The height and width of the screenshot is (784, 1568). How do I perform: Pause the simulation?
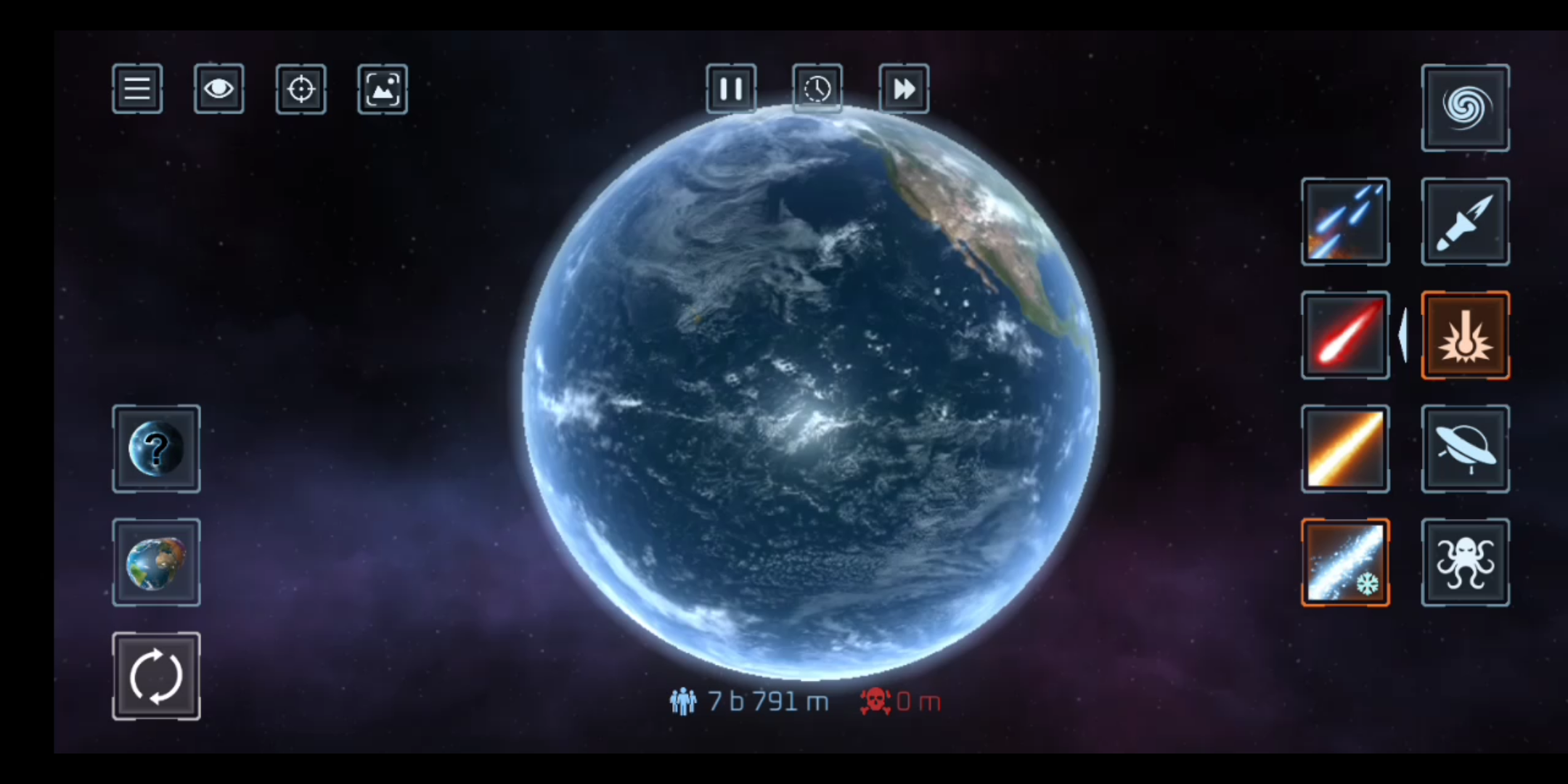click(x=730, y=88)
